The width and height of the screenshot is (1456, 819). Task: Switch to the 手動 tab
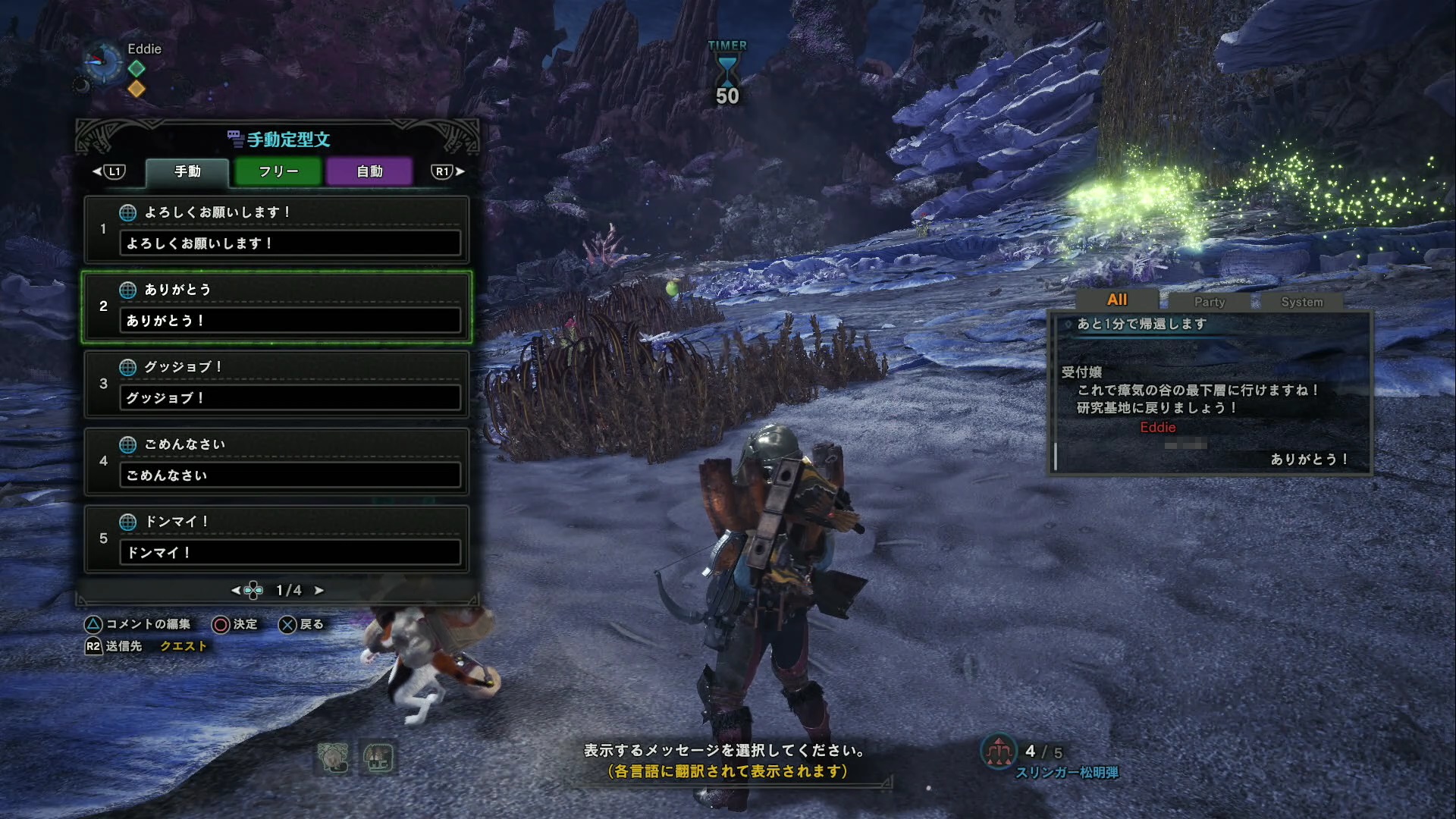[187, 171]
